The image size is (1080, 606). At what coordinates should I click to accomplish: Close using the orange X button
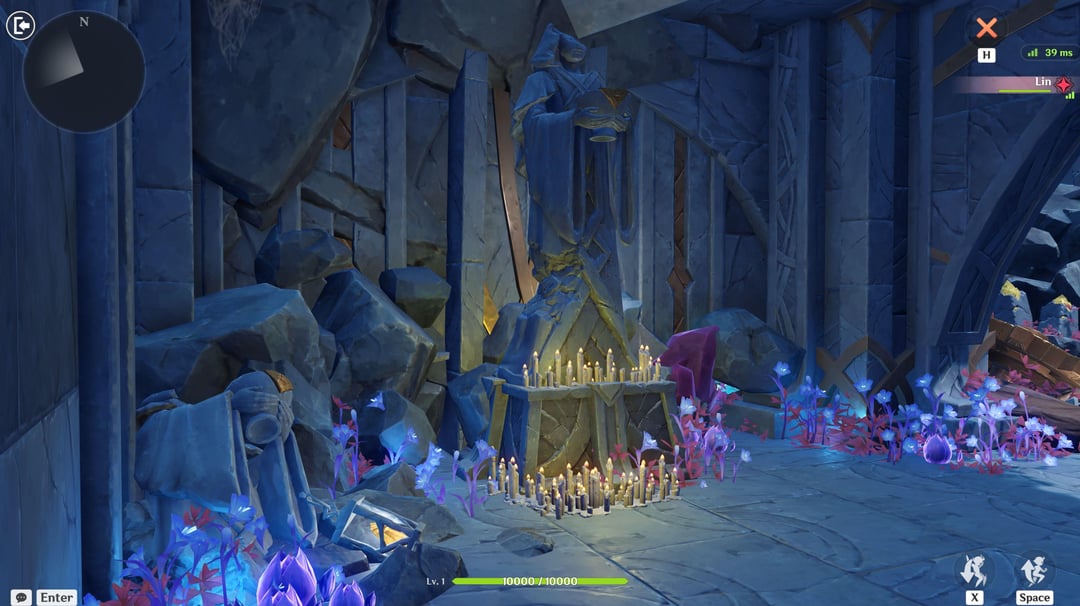click(987, 28)
